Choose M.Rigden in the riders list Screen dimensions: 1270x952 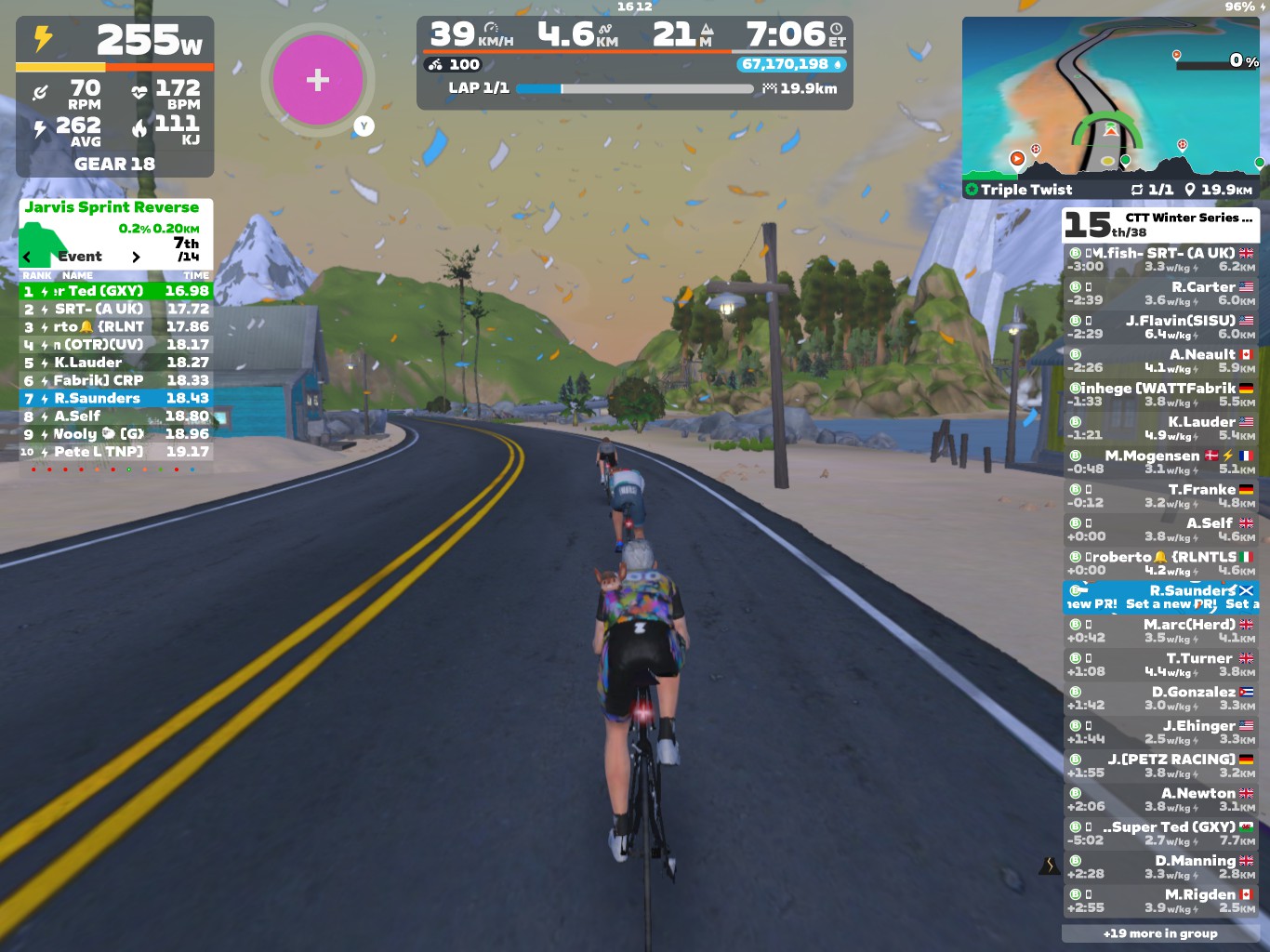pos(1160,901)
